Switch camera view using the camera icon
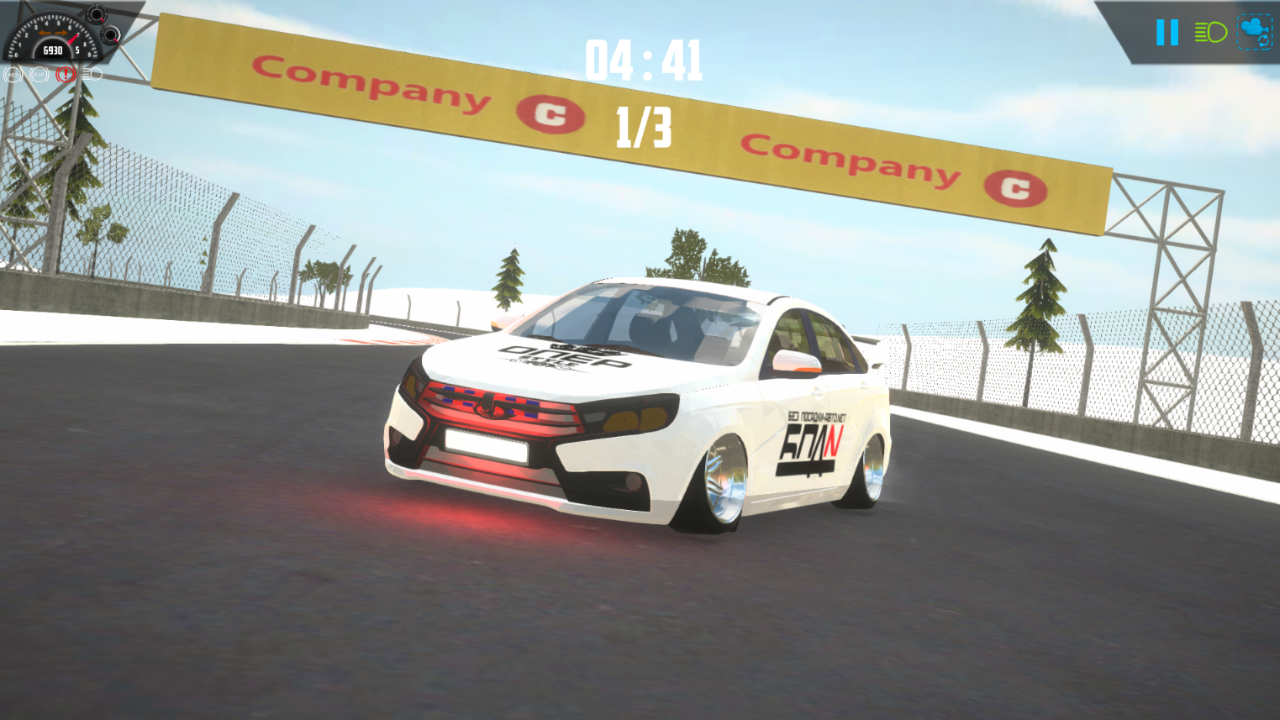This screenshot has width=1280, height=720. (x=1254, y=32)
